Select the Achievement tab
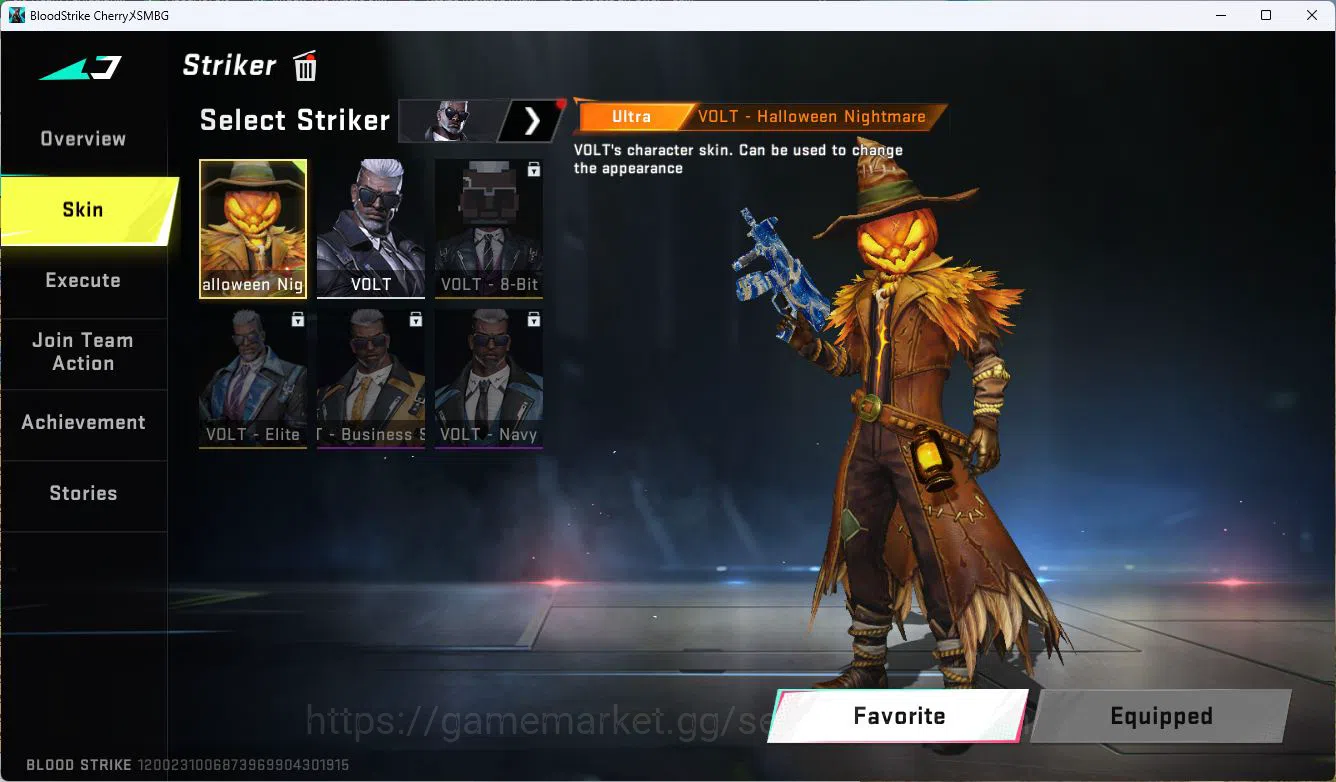This screenshot has height=782, width=1336. (83, 422)
